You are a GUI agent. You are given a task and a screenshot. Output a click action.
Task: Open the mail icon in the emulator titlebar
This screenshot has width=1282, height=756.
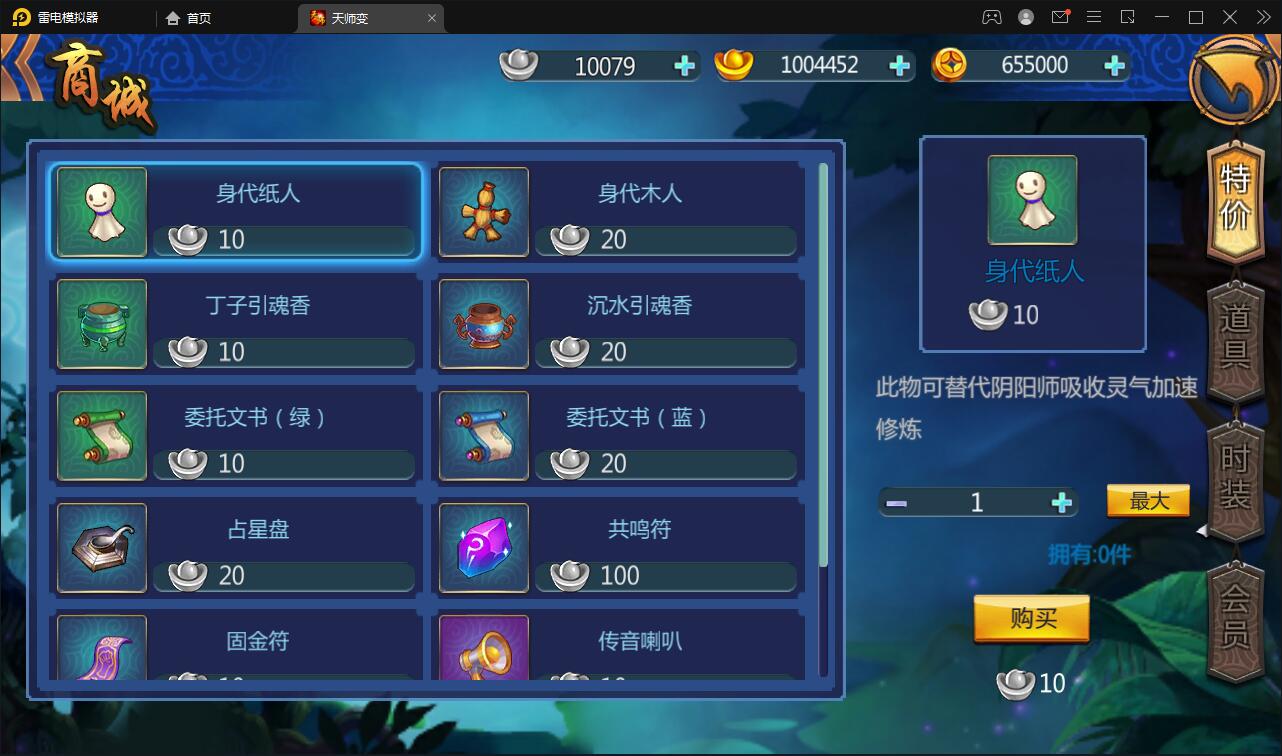tap(1062, 16)
